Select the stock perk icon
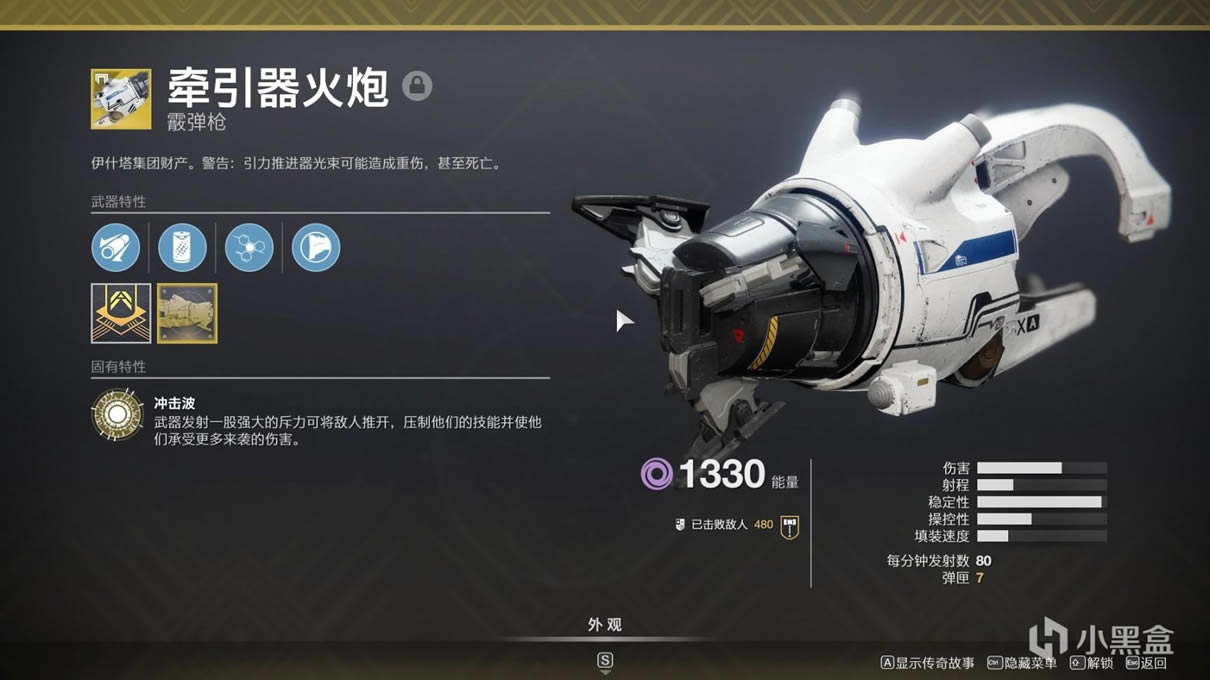The width and height of the screenshot is (1210, 680). 316,247
